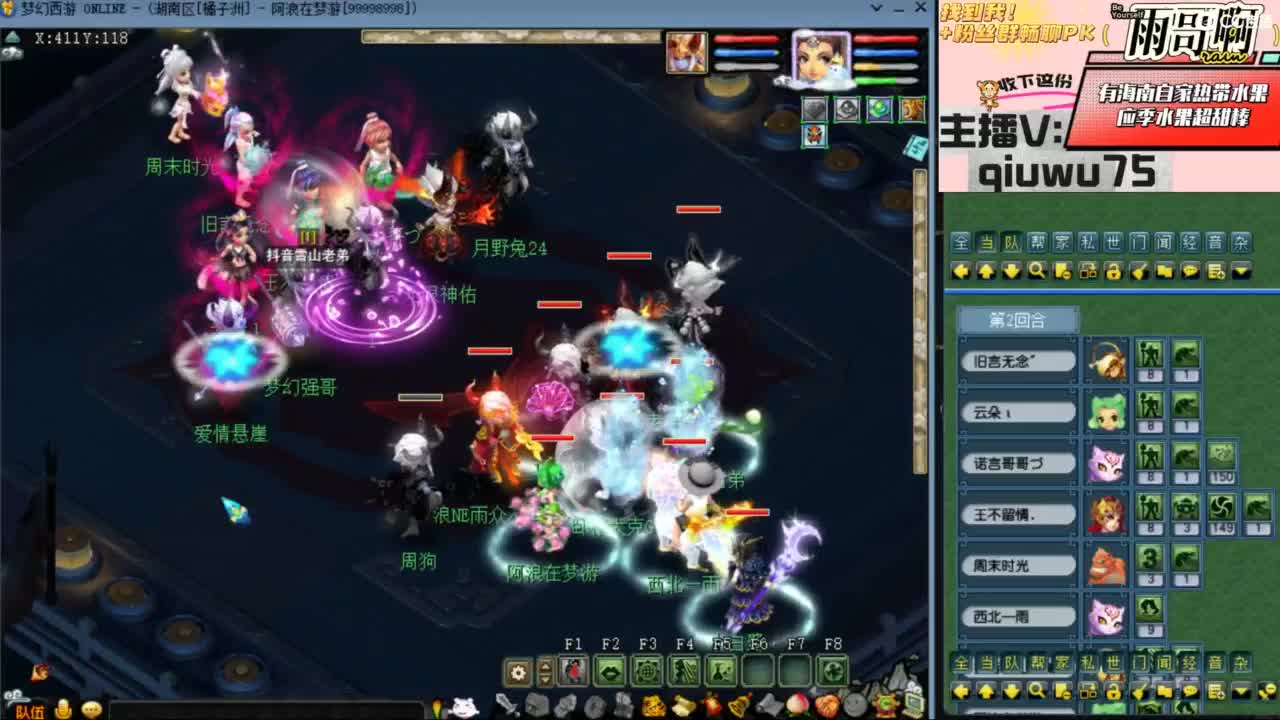Expand the quickbar row with stepper arrows
The height and width of the screenshot is (720, 1280).
[545, 669]
